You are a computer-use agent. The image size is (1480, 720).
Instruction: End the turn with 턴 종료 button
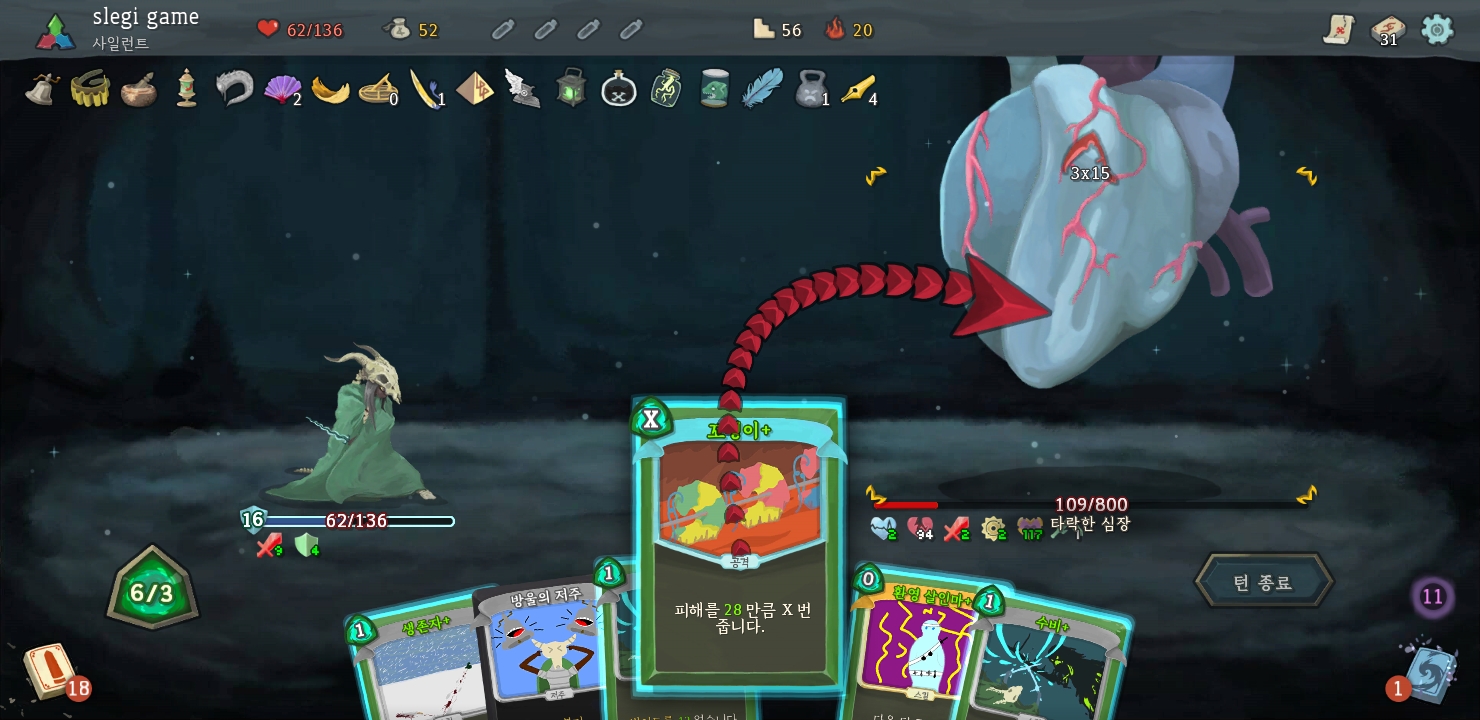point(1263,582)
